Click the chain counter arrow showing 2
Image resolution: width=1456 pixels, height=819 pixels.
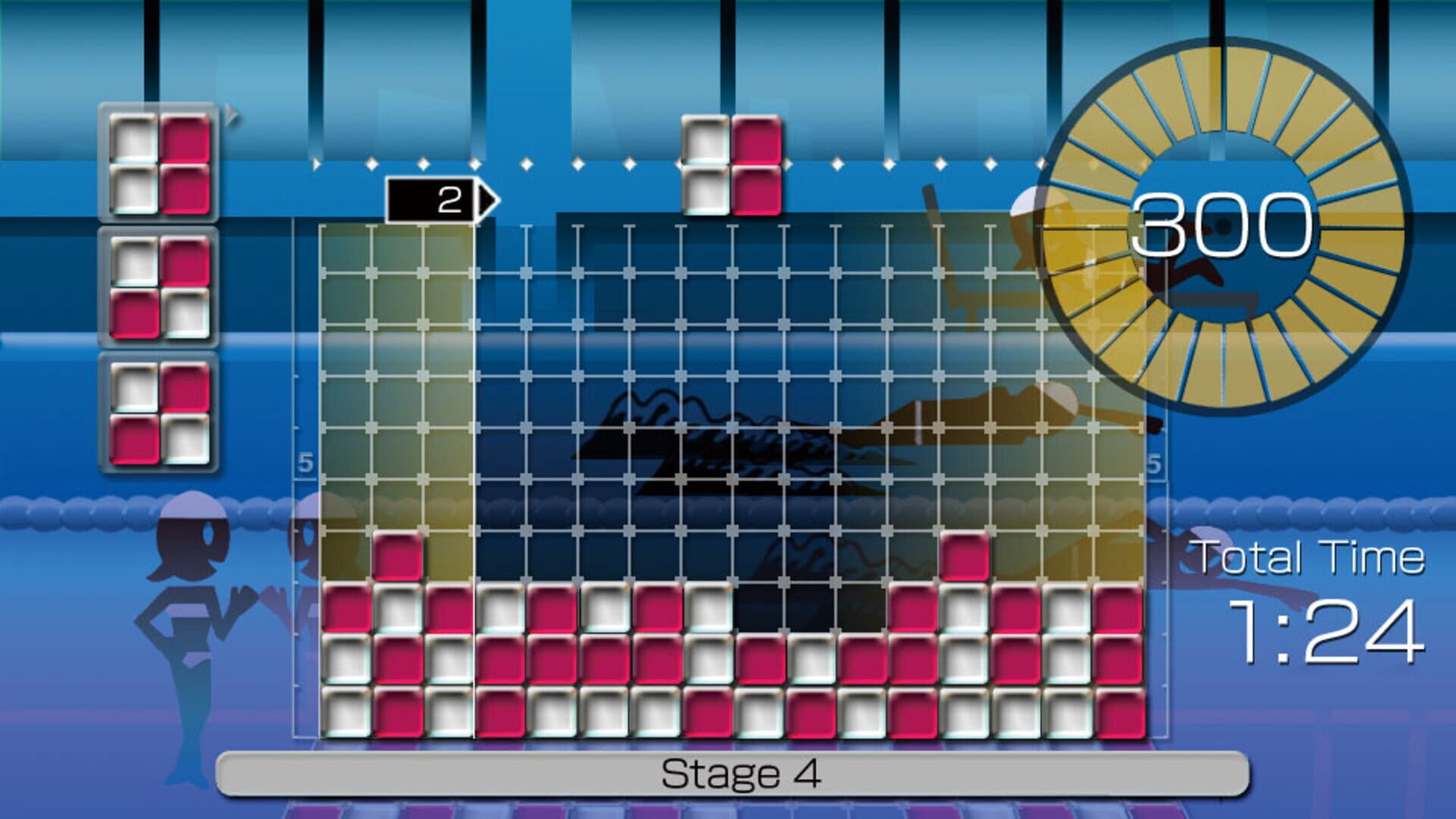(440, 199)
